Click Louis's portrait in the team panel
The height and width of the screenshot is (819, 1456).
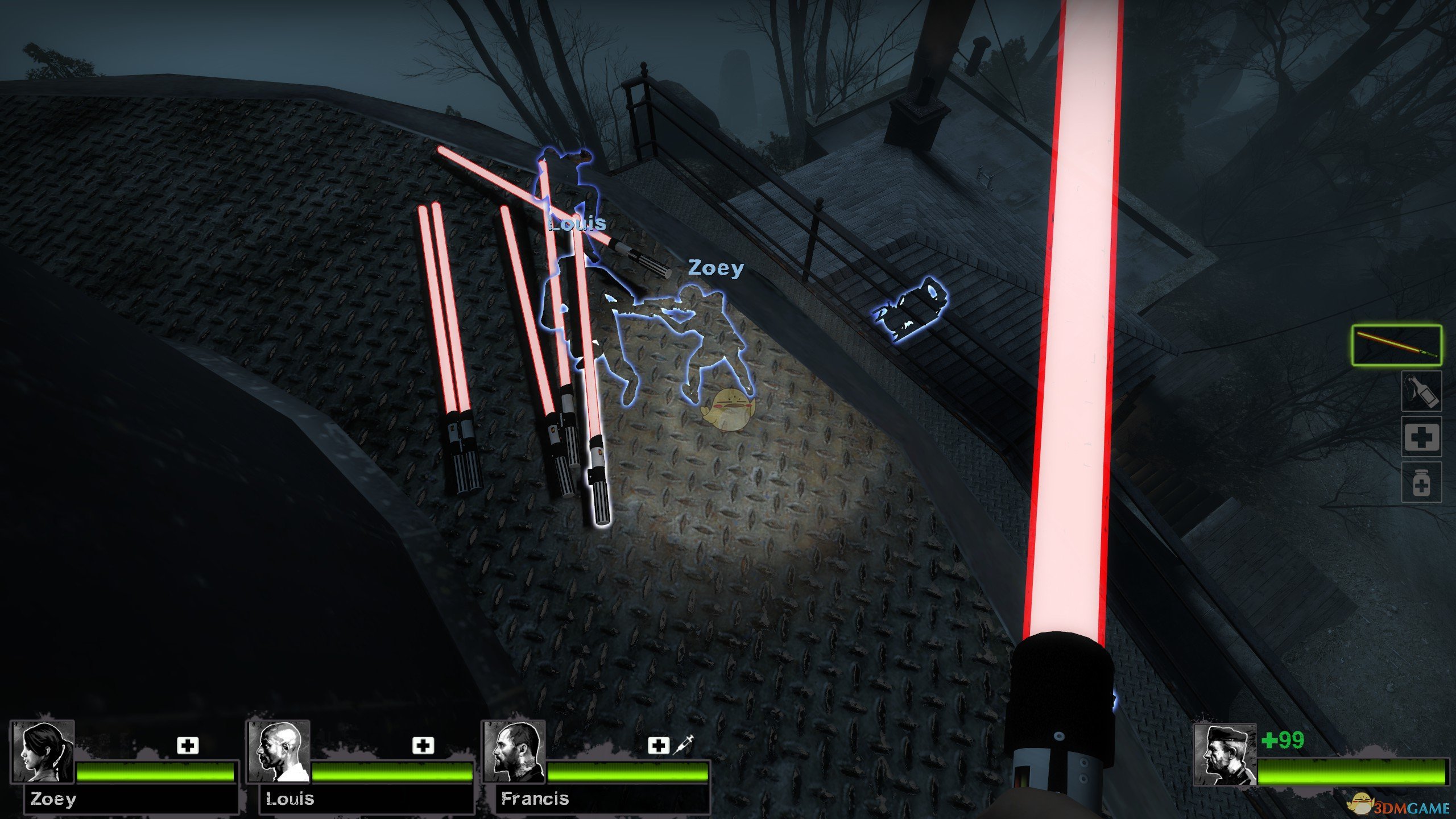279,752
